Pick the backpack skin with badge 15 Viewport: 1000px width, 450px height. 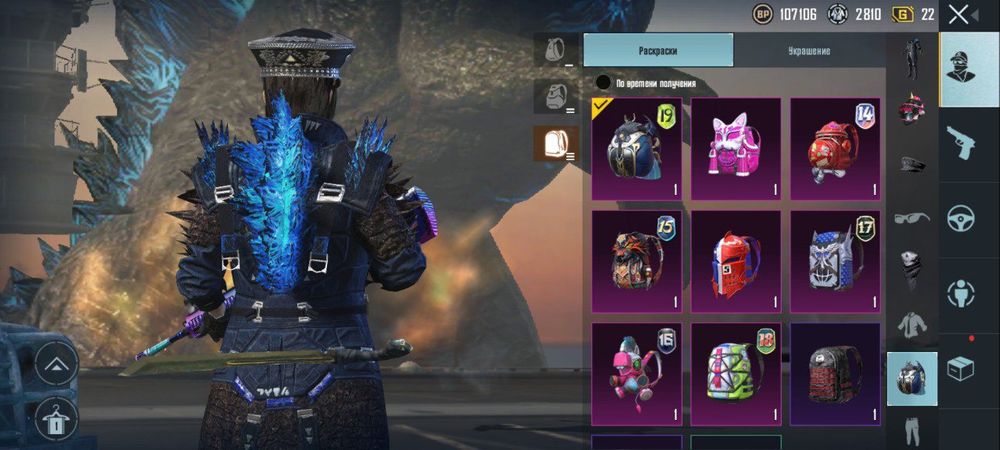(636, 260)
